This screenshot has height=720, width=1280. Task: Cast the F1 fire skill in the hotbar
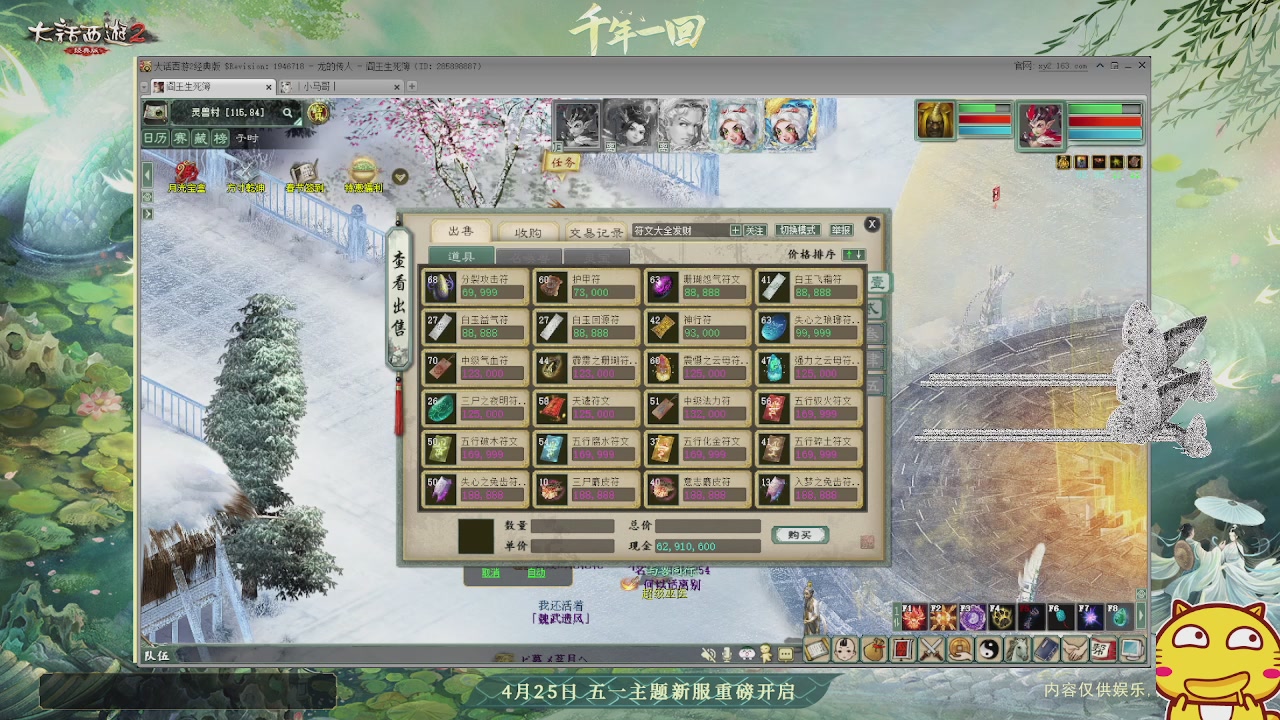point(914,617)
